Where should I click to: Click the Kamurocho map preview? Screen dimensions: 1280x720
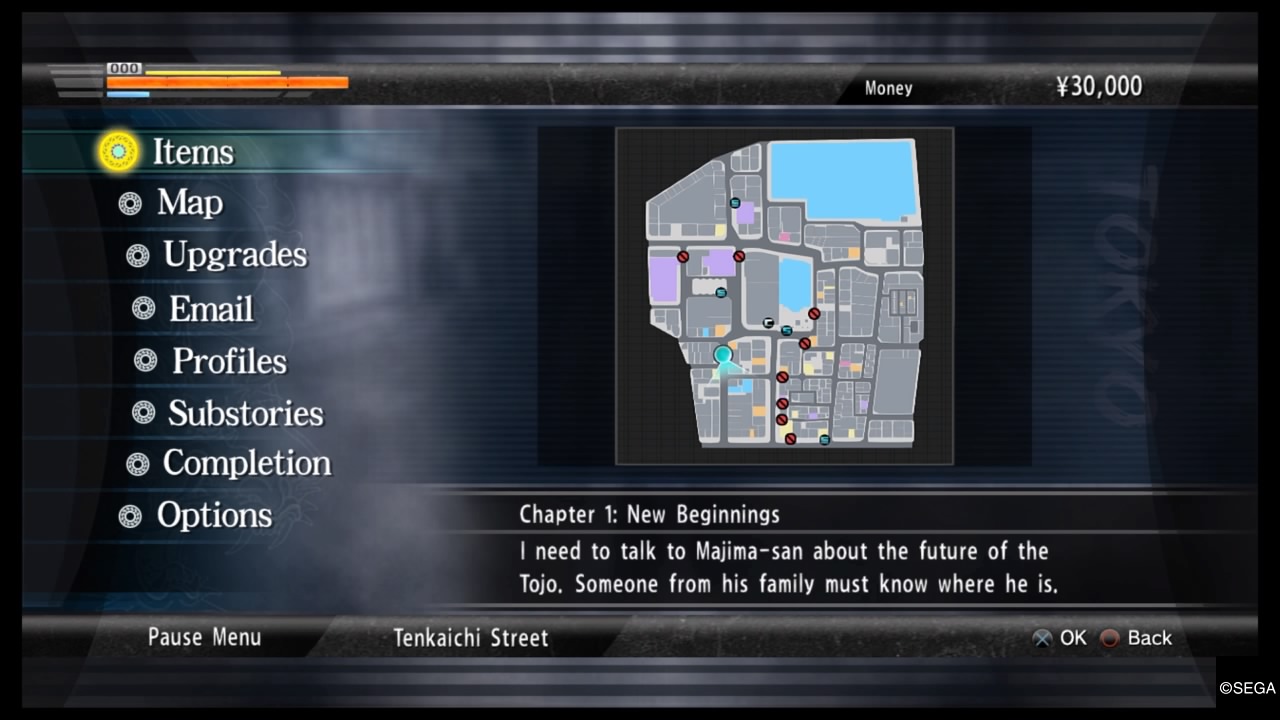784,296
